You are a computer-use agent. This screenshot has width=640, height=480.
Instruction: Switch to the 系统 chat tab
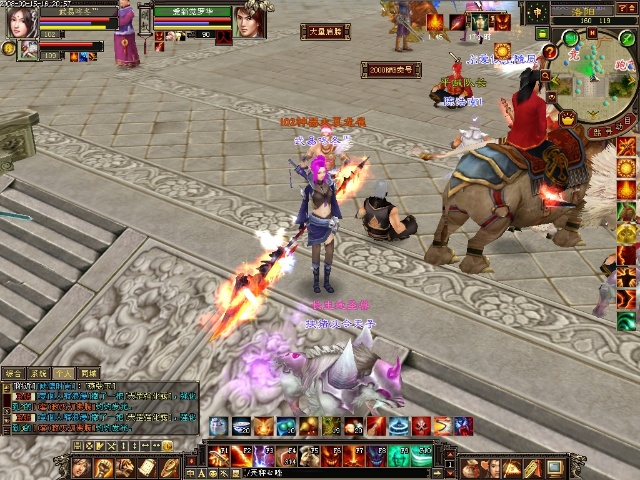[x=38, y=373]
